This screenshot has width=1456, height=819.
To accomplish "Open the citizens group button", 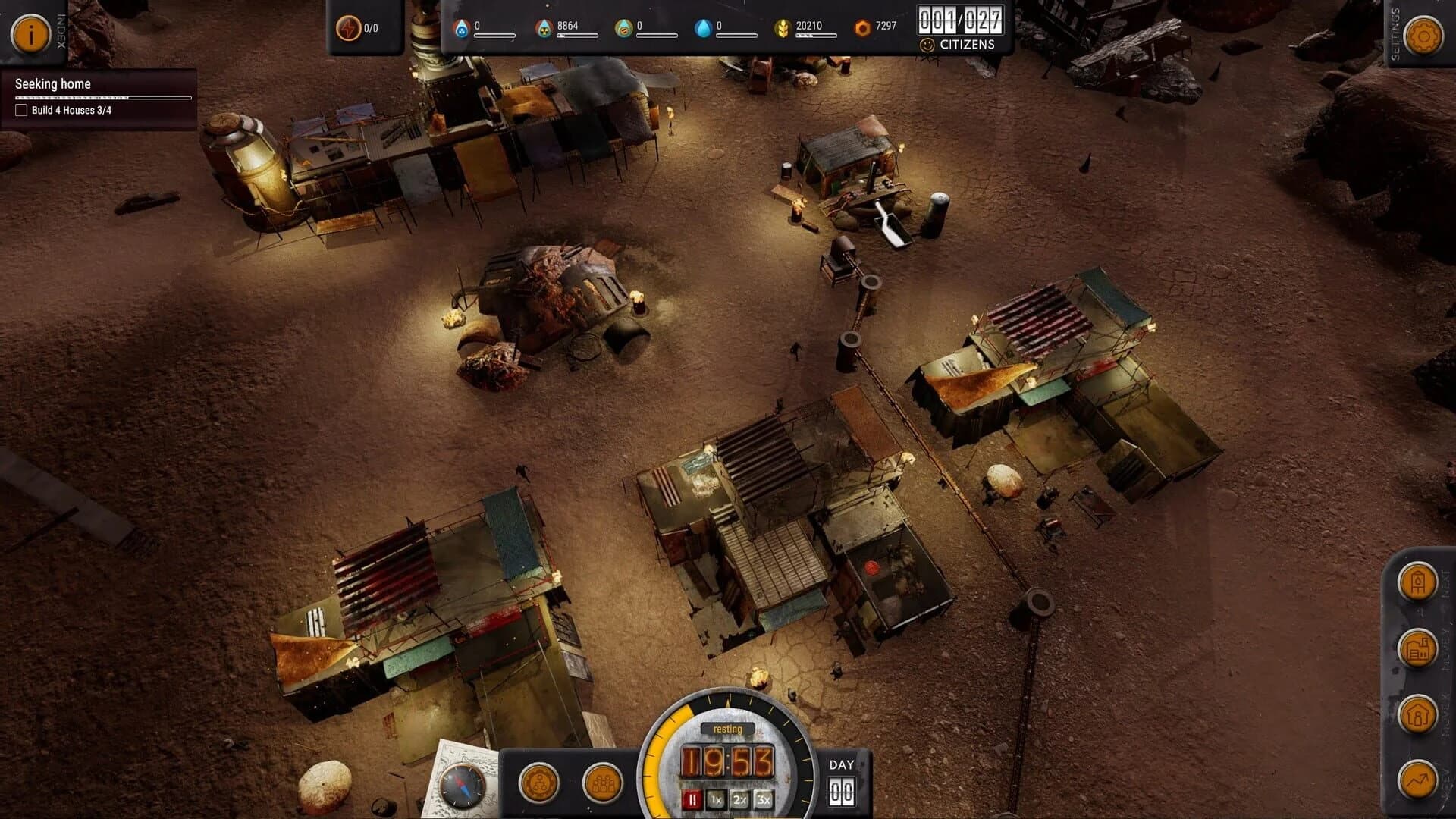I will click(x=602, y=783).
